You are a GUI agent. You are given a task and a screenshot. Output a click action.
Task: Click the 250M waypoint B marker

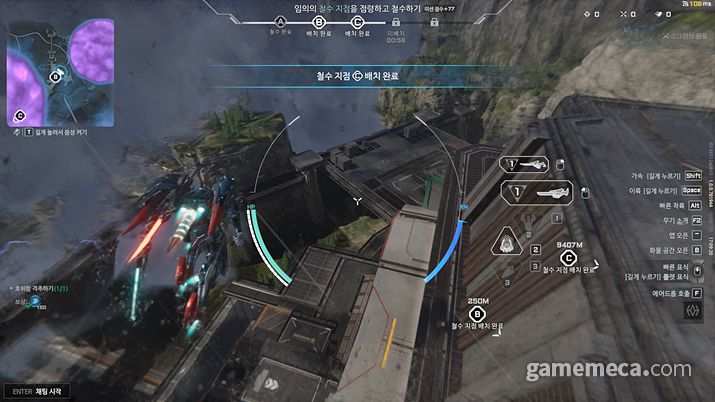tap(477, 313)
